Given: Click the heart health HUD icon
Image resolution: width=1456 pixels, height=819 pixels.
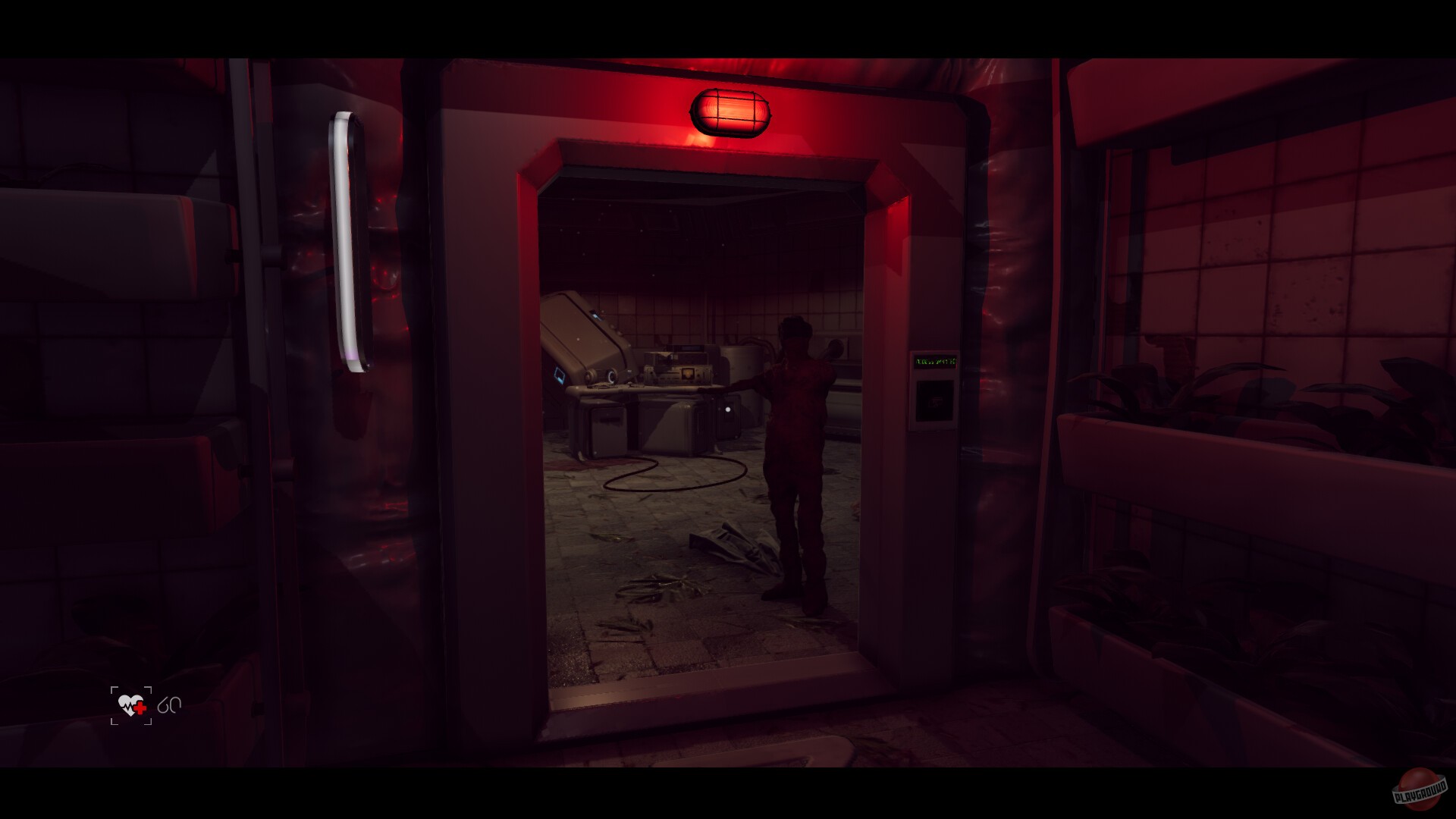Looking at the screenshot, I should point(130,705).
